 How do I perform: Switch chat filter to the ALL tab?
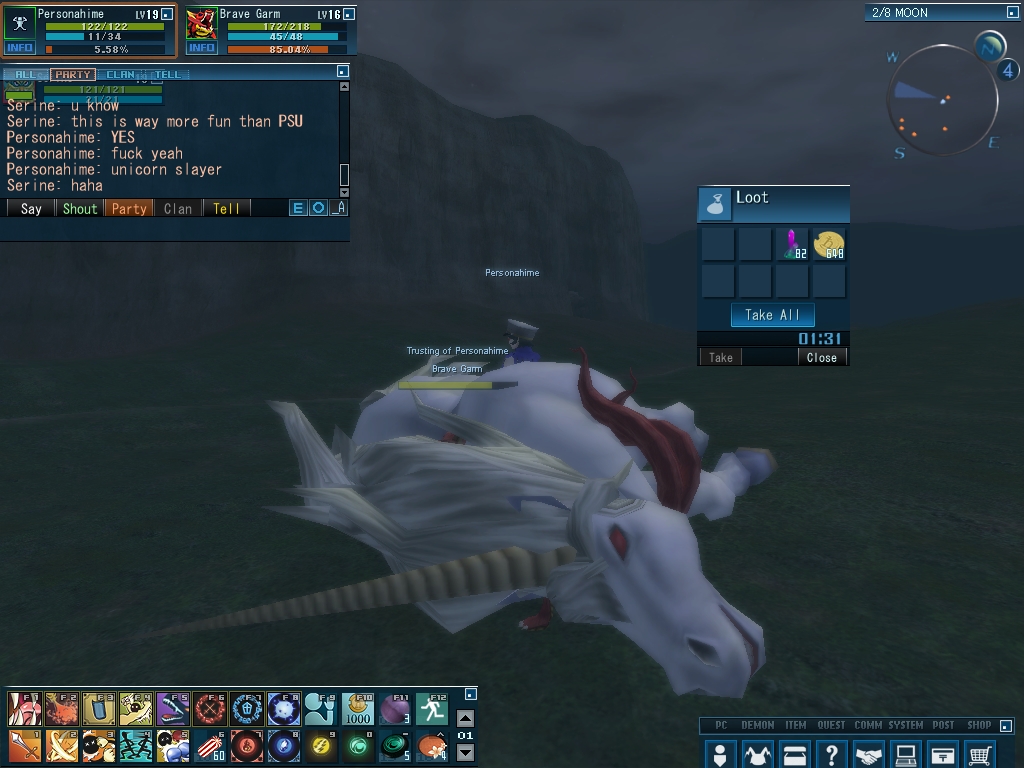(x=25, y=74)
